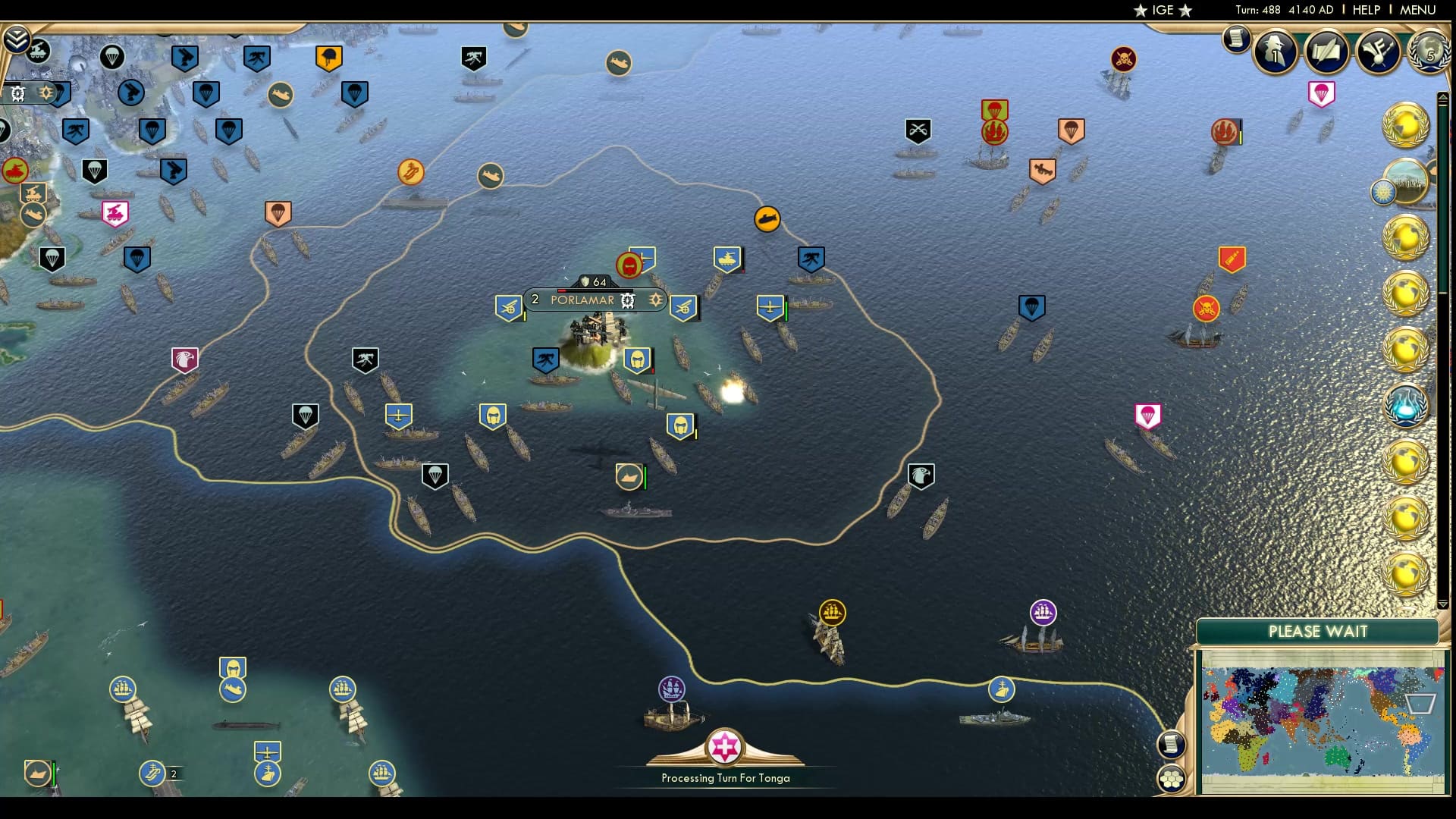Open the sun-shaped icon beside the top-left gear
This screenshot has height=819, width=1456.
click(47, 93)
